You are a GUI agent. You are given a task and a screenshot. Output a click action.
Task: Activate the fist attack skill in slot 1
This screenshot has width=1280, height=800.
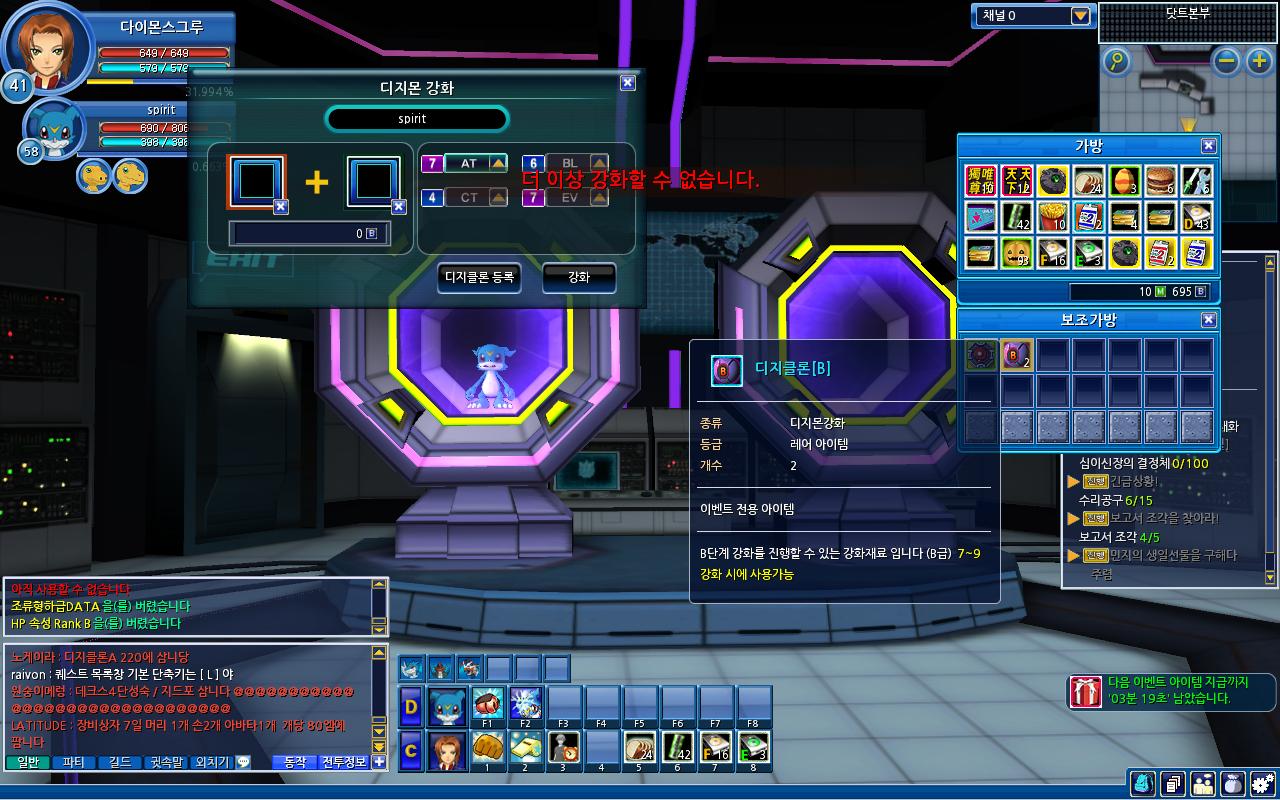click(488, 746)
